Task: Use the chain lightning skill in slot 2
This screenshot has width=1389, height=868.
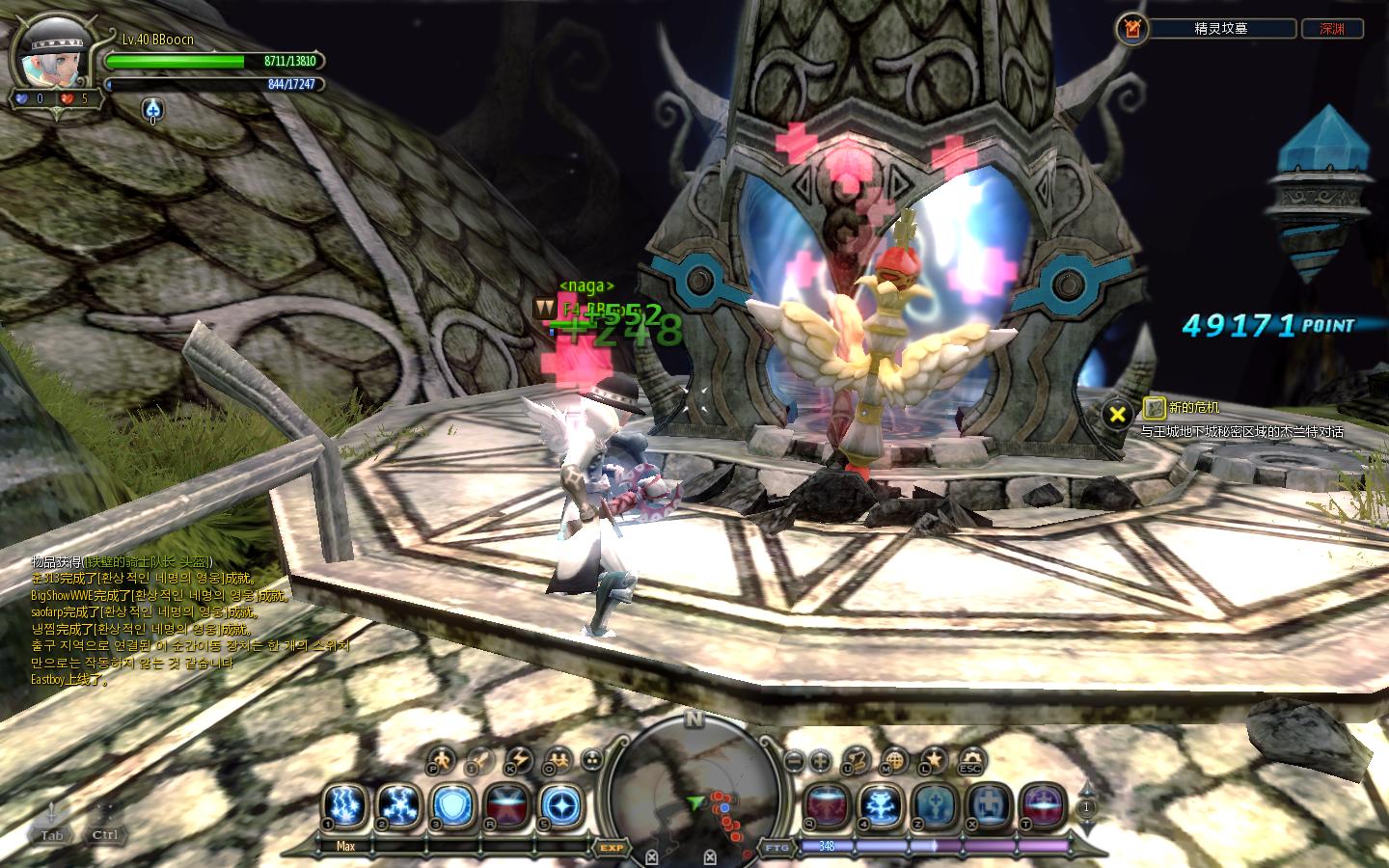Action: coord(398,804)
